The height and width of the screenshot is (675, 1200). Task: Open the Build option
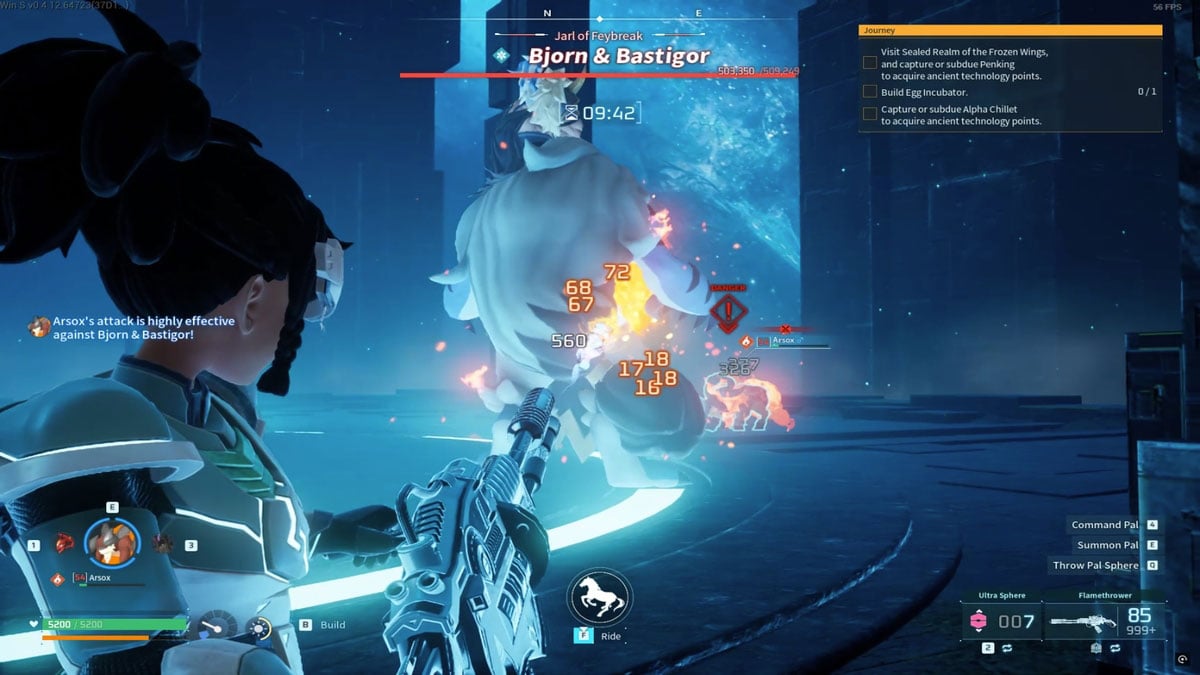pyautogui.click(x=333, y=625)
